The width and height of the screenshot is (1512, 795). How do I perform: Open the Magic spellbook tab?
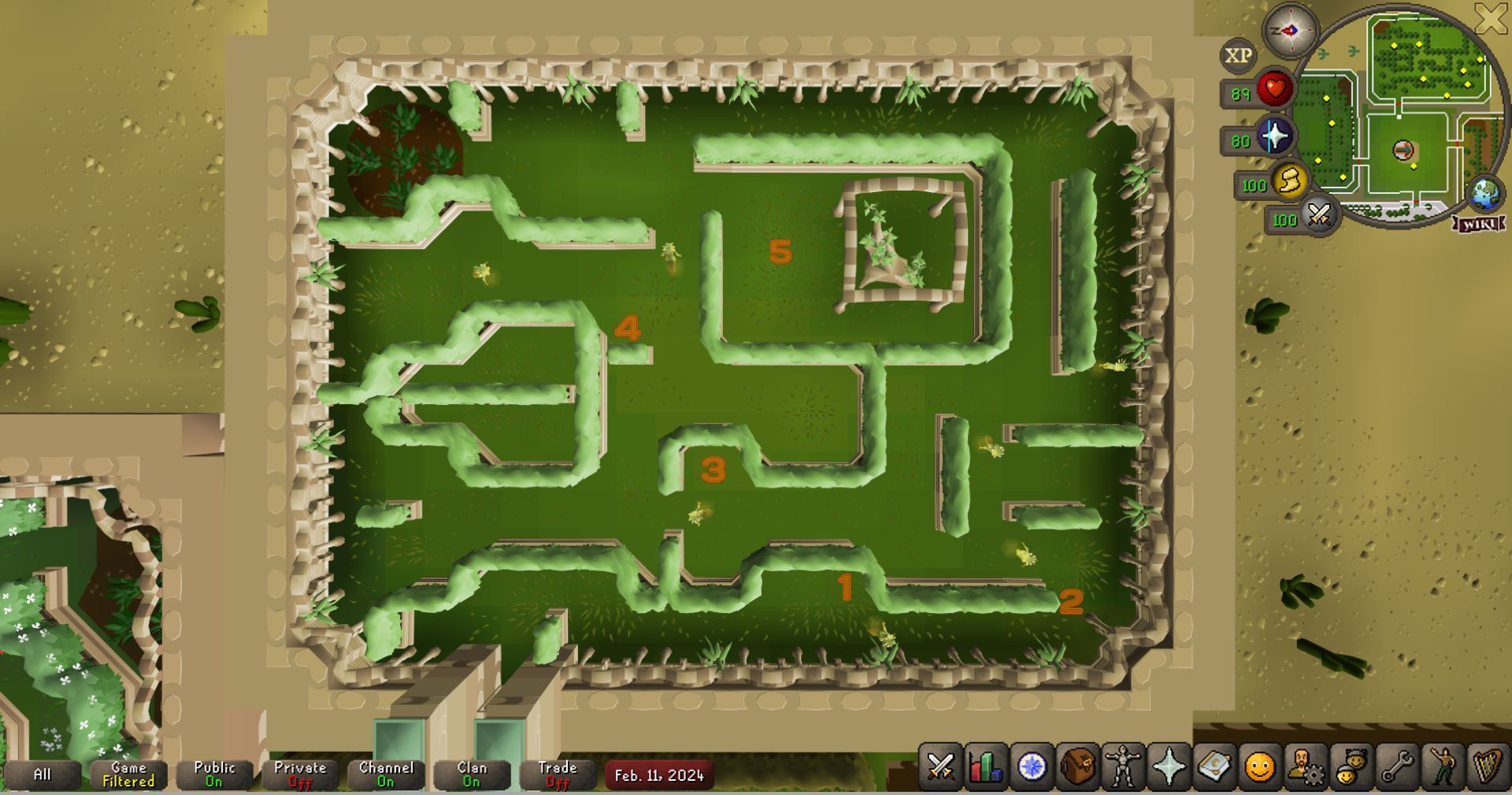pyautogui.click(x=1214, y=765)
